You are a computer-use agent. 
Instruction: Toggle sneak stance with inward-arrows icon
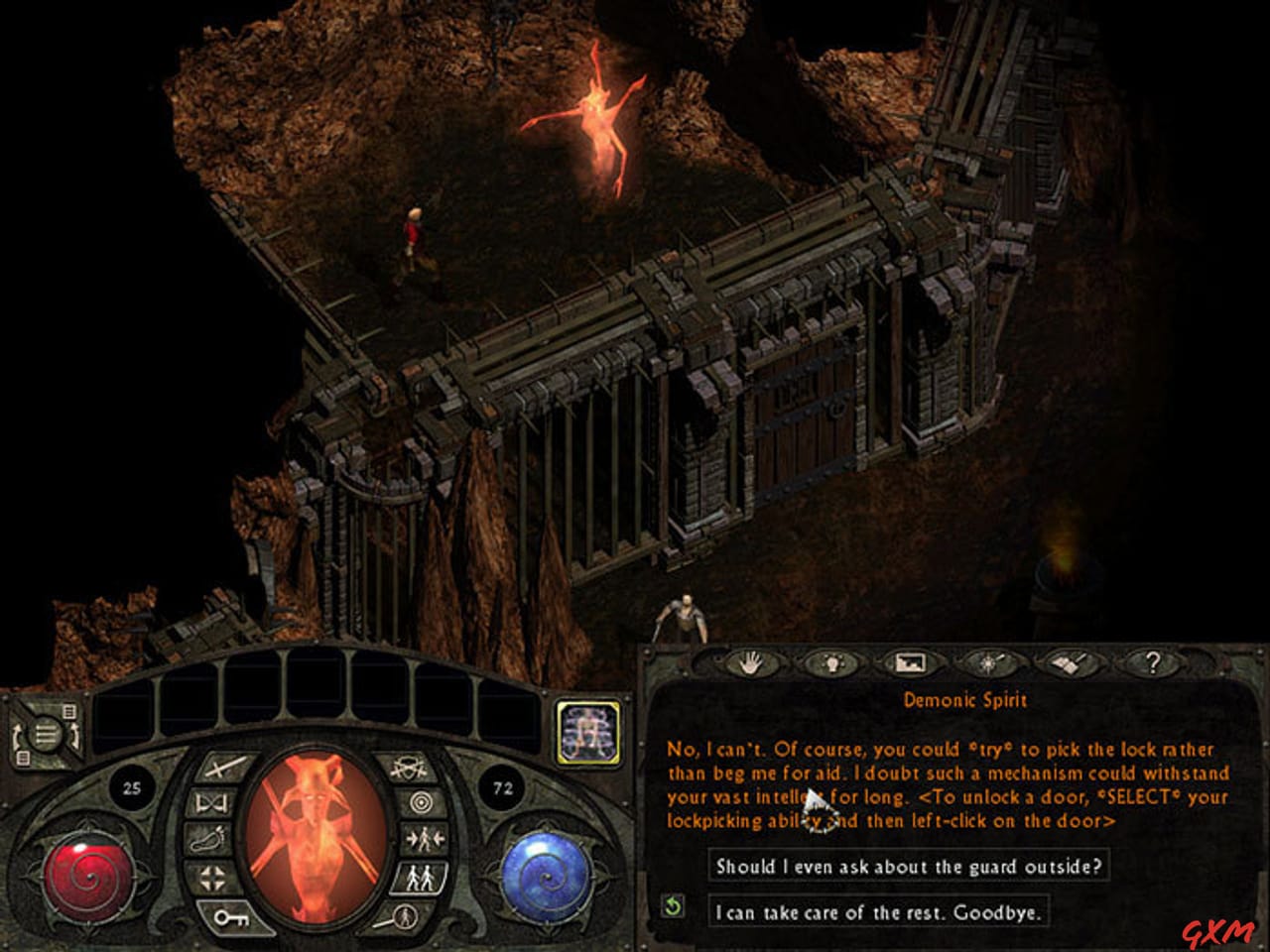pyautogui.click(x=425, y=838)
